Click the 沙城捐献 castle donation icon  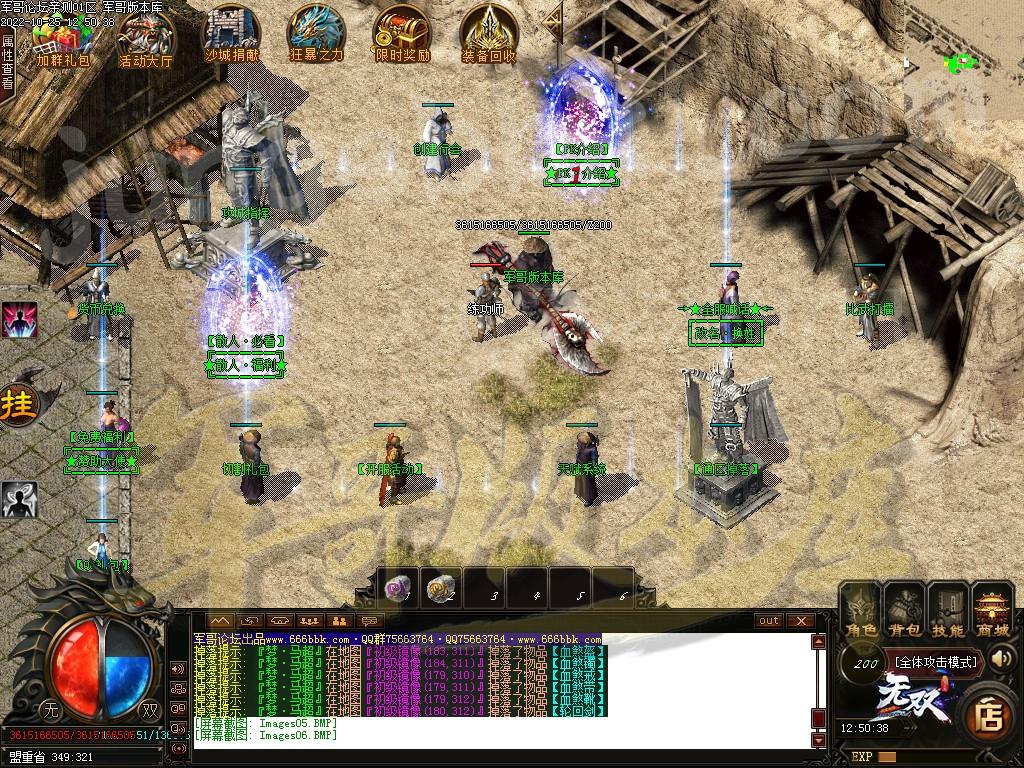[x=232, y=35]
